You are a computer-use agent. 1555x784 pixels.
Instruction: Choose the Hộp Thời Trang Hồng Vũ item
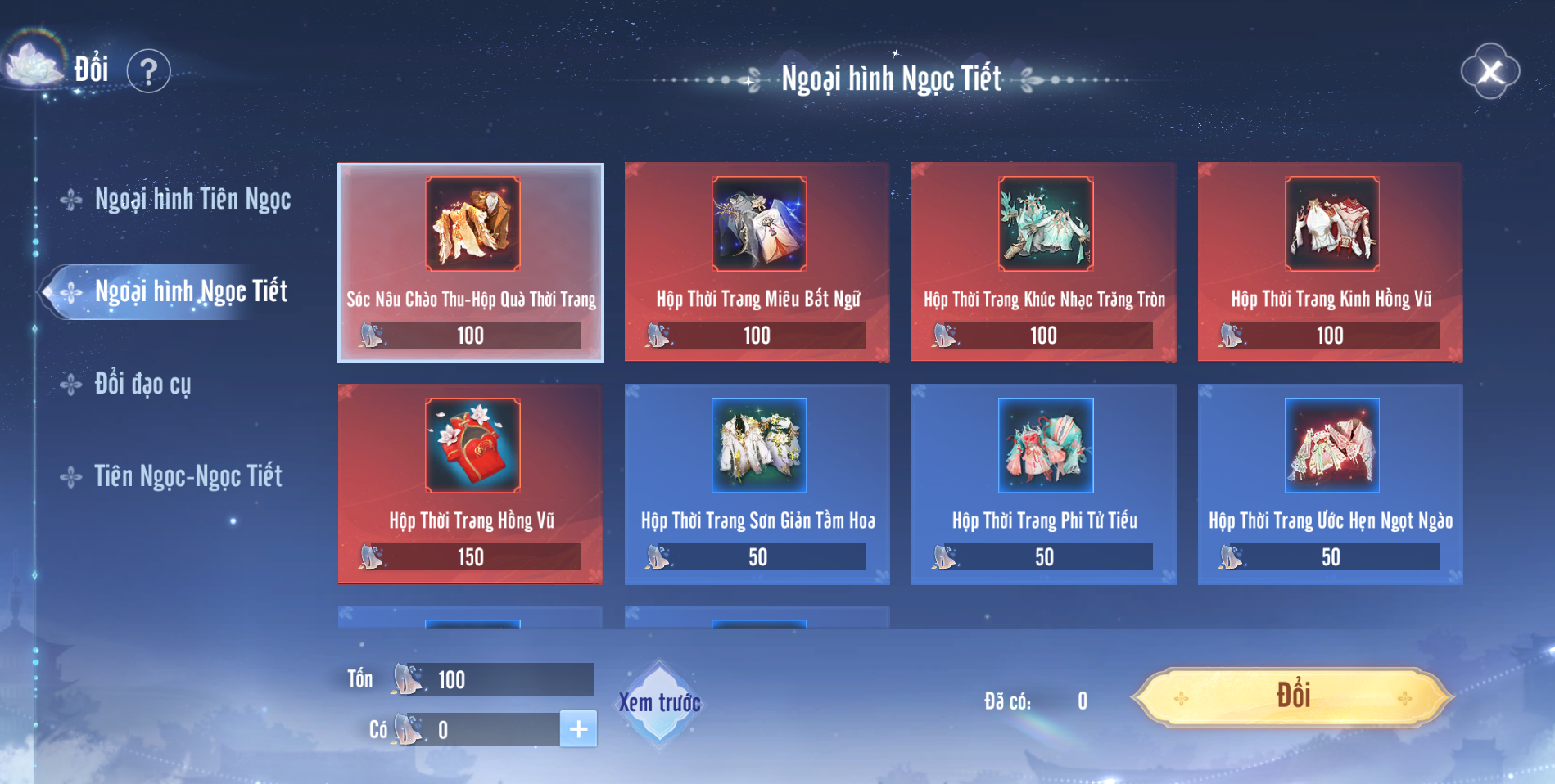(x=471, y=484)
